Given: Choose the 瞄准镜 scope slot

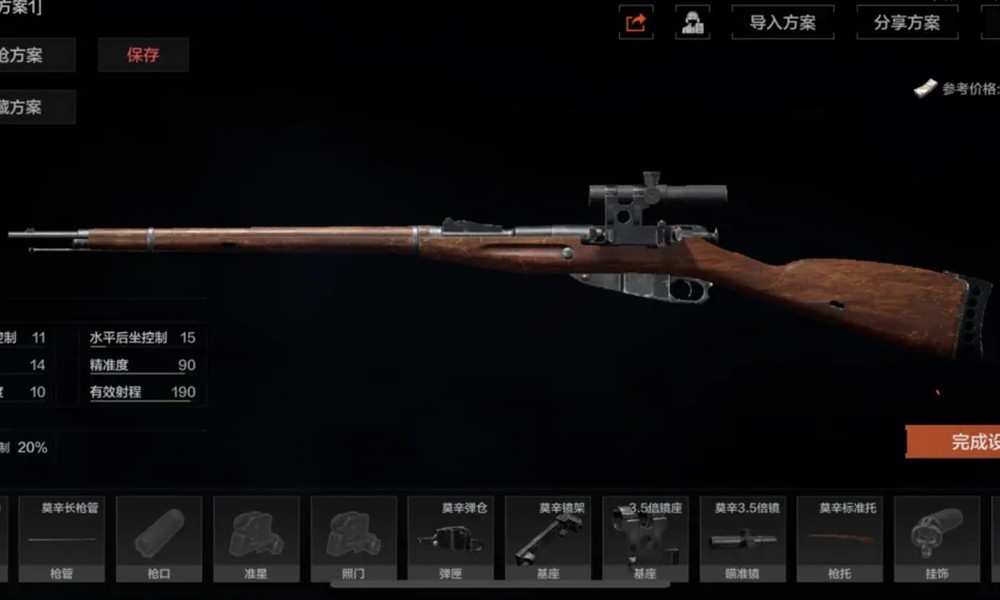Looking at the screenshot, I should [x=742, y=539].
